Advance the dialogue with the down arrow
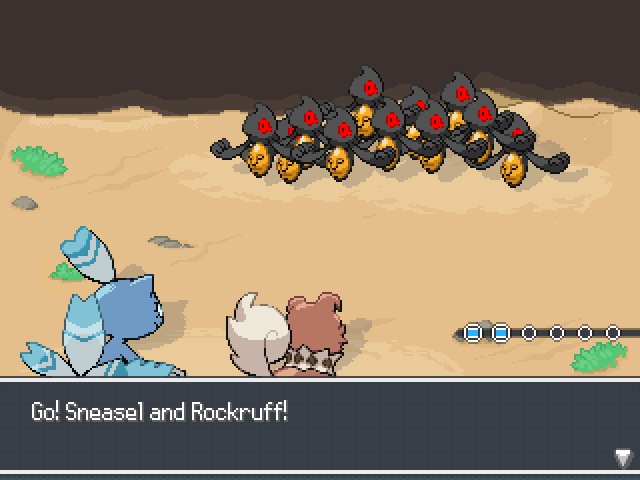Image resolution: width=640 pixels, height=480 pixels. tap(622, 458)
